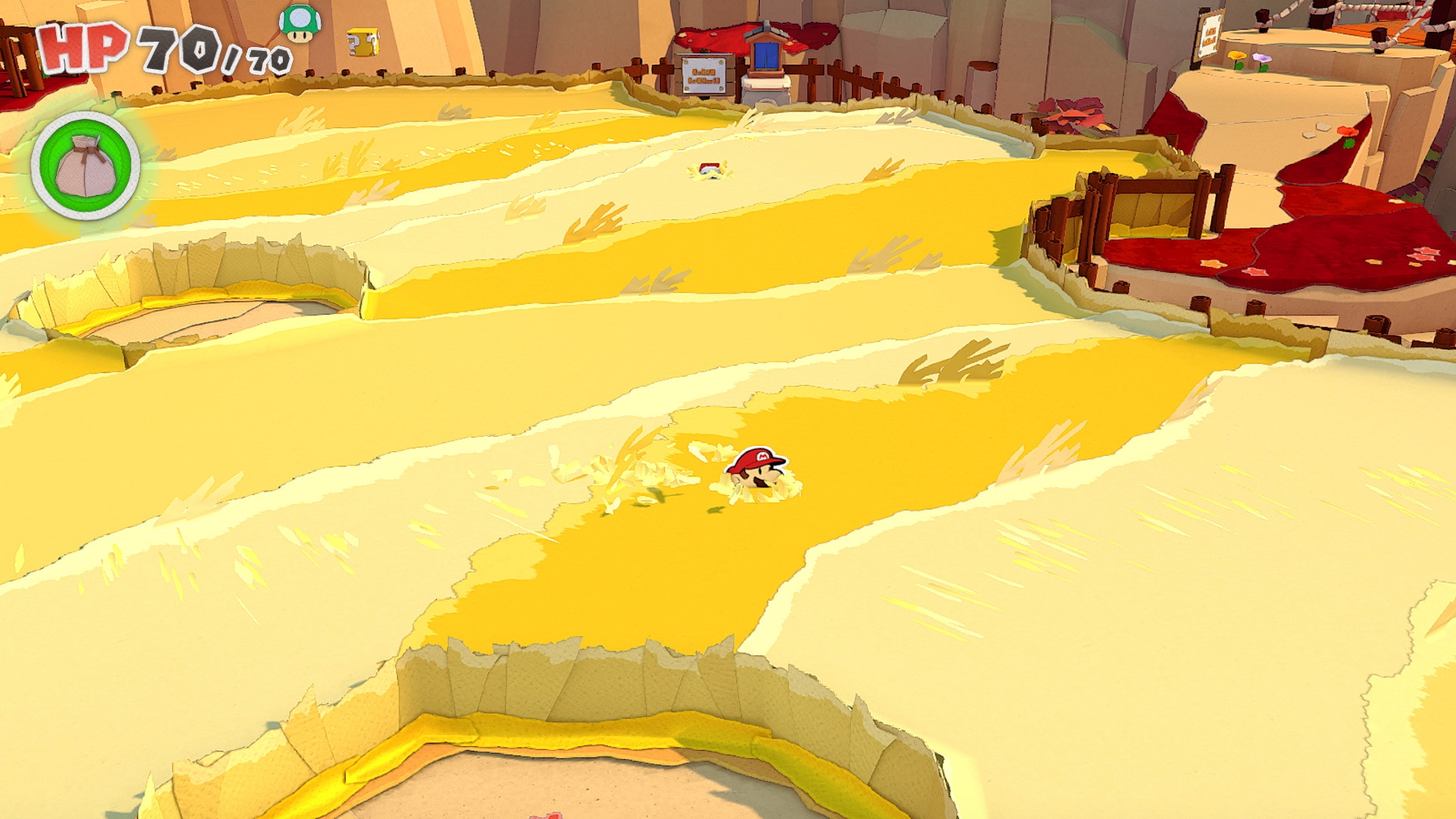Screen dimensions: 1456x819
Task: Click the stone oven base beneath the shrine
Action: [x=767, y=99]
